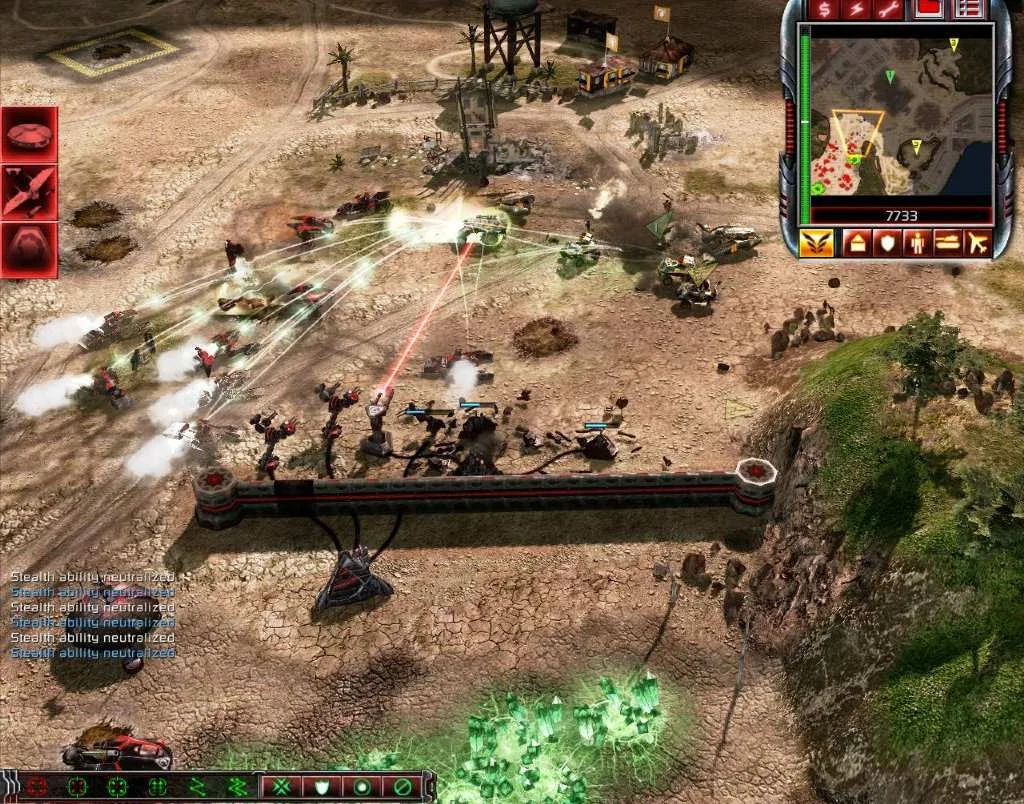Click the red crosshair command icon
The width and height of the screenshot is (1024, 804).
click(x=38, y=787)
